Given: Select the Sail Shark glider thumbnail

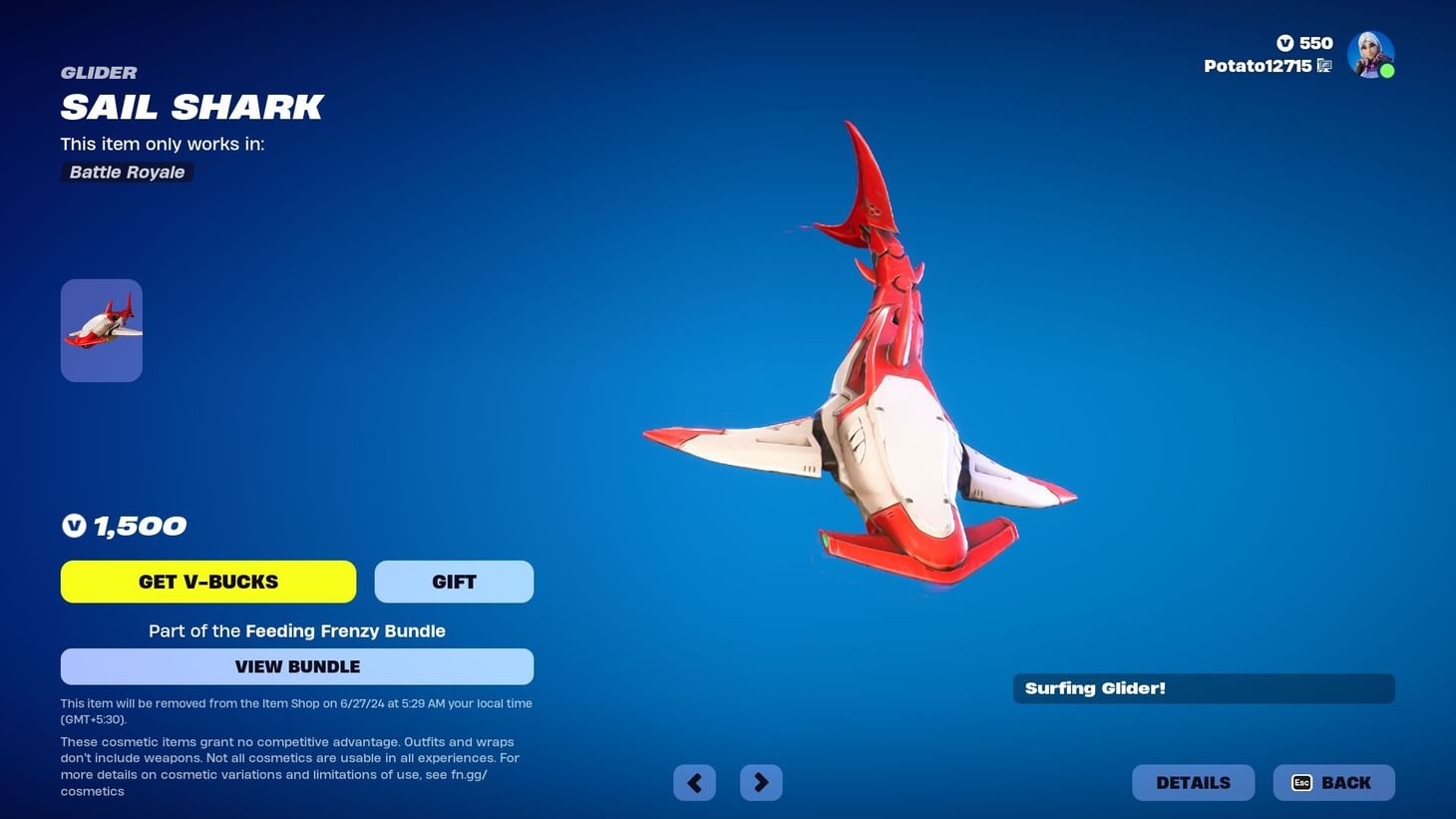Looking at the screenshot, I should point(101,329).
